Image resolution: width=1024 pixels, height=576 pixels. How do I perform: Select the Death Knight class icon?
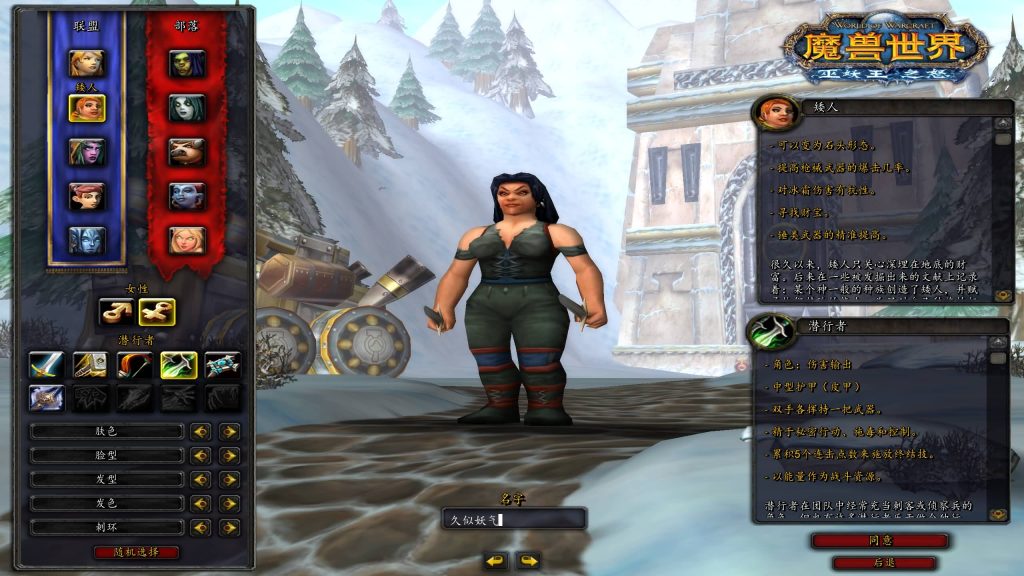[46, 399]
